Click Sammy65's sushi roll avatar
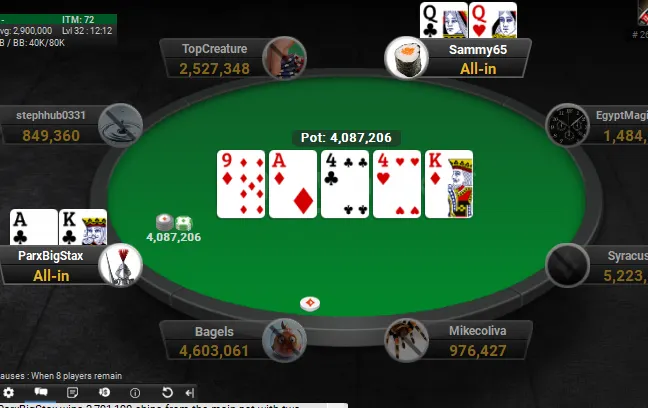The image size is (648, 408). click(x=407, y=57)
